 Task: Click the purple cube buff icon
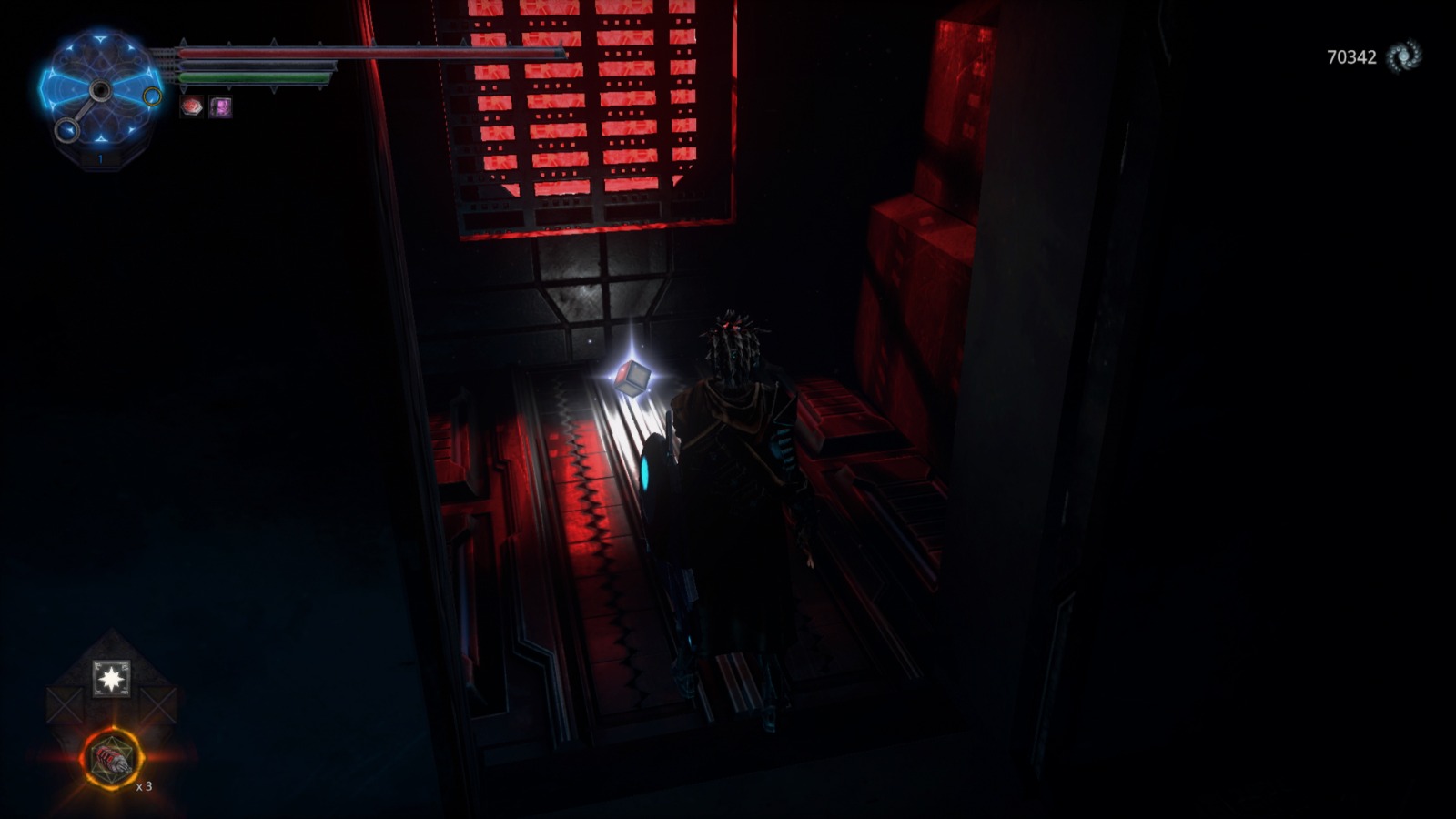(218, 106)
